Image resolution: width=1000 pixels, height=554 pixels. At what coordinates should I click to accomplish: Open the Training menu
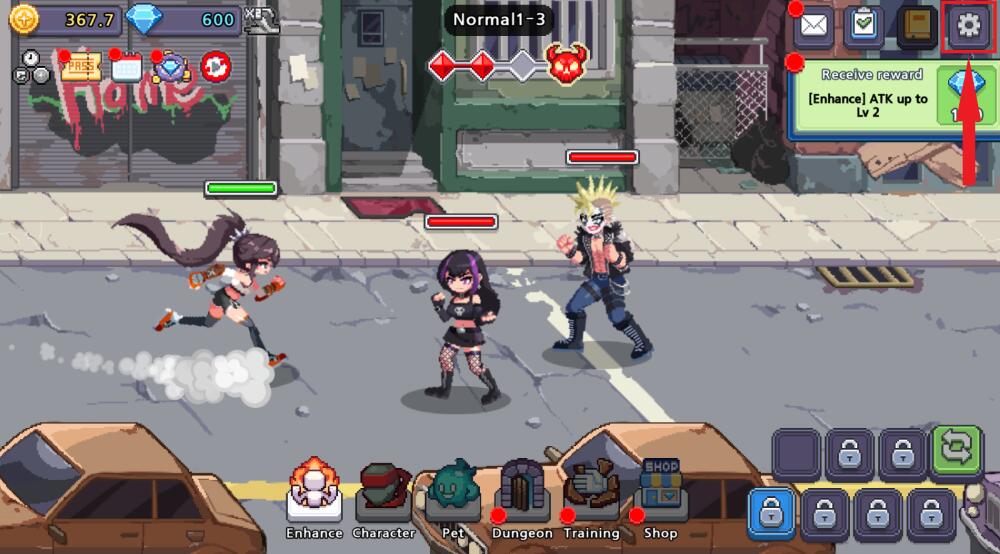tap(591, 493)
